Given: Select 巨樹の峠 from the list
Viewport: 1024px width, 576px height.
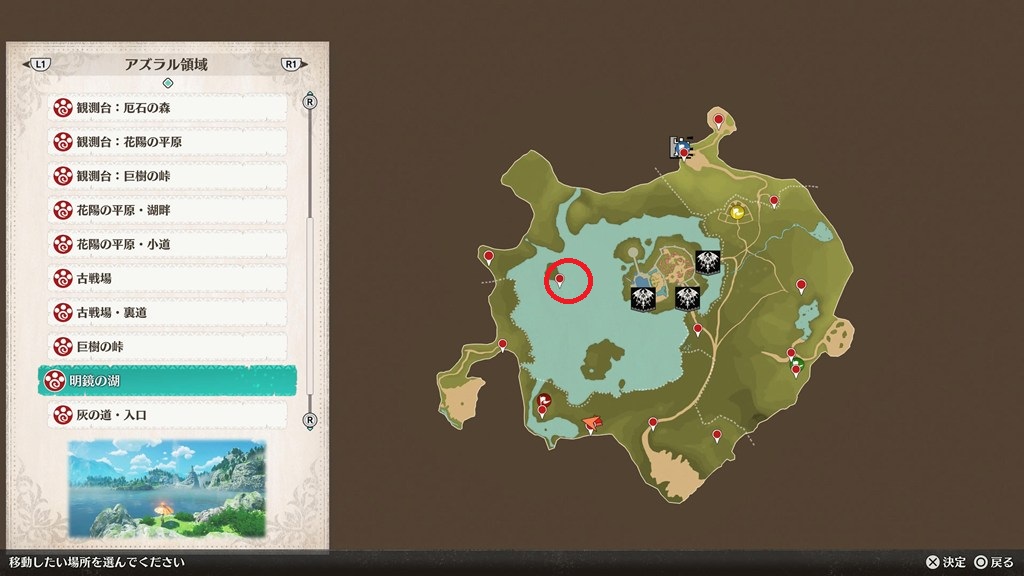Looking at the screenshot, I should pyautogui.click(x=167, y=346).
